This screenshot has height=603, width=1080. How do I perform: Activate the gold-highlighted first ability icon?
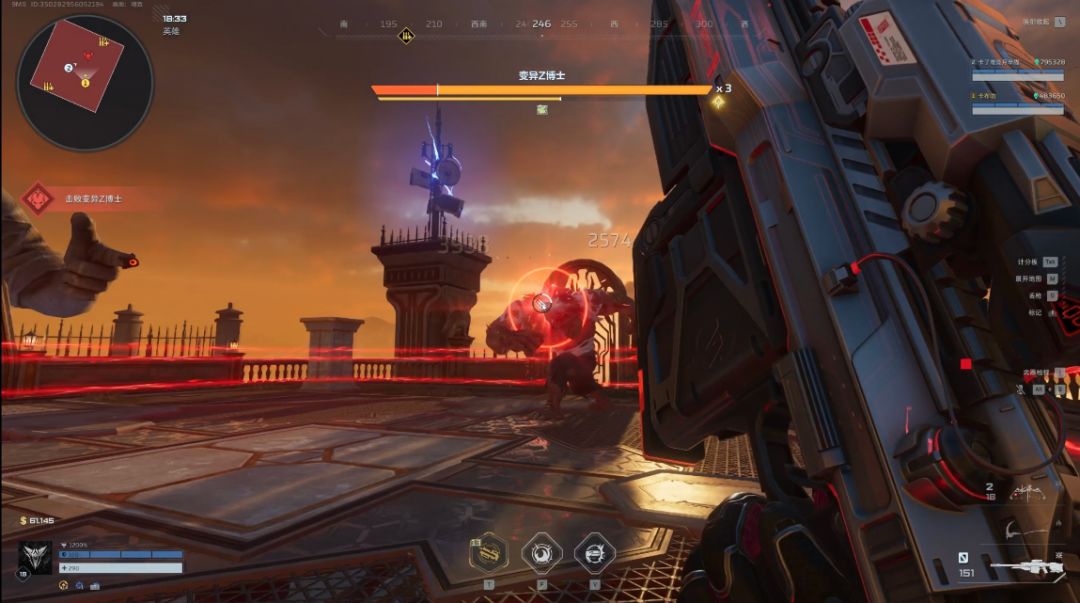(x=488, y=553)
